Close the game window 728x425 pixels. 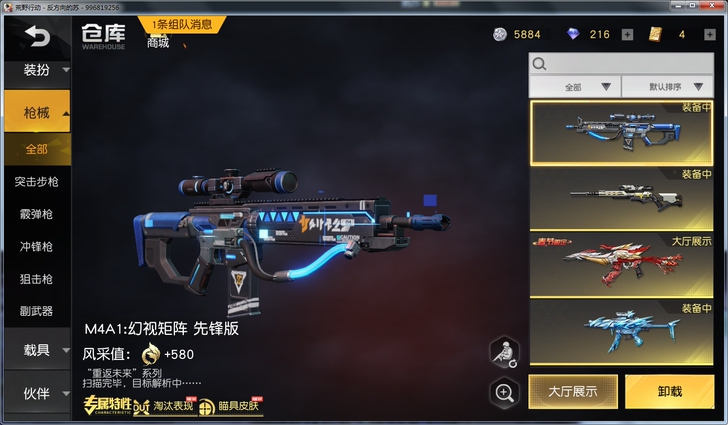point(715,7)
